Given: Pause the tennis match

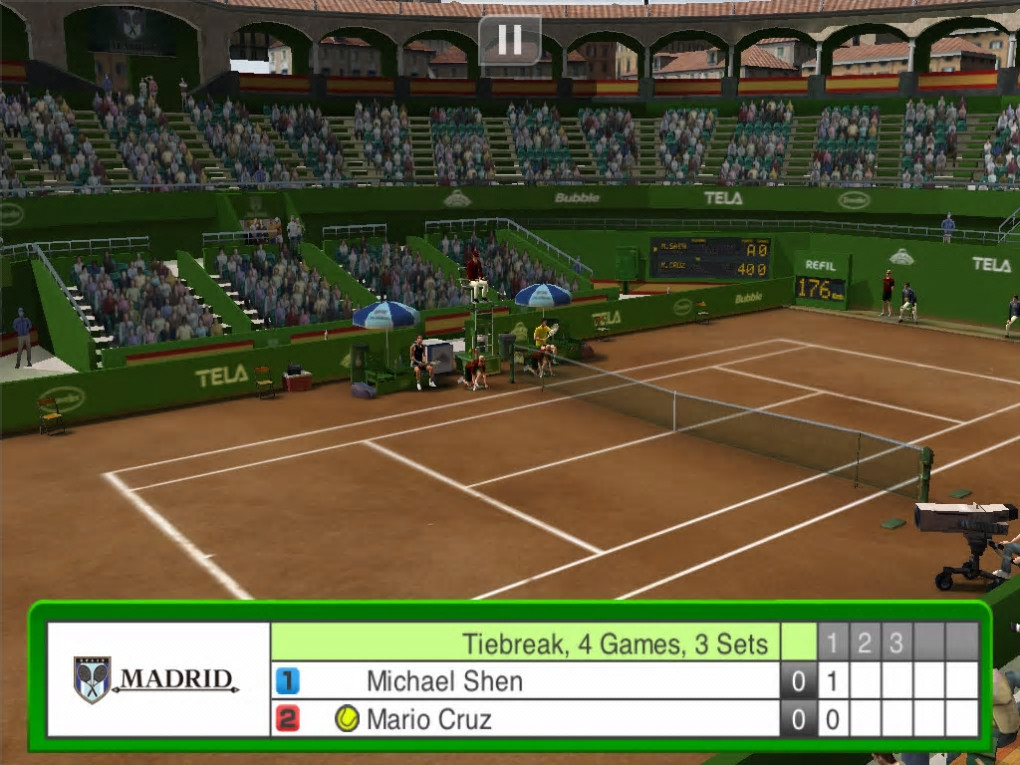Looking at the screenshot, I should click(x=510, y=40).
